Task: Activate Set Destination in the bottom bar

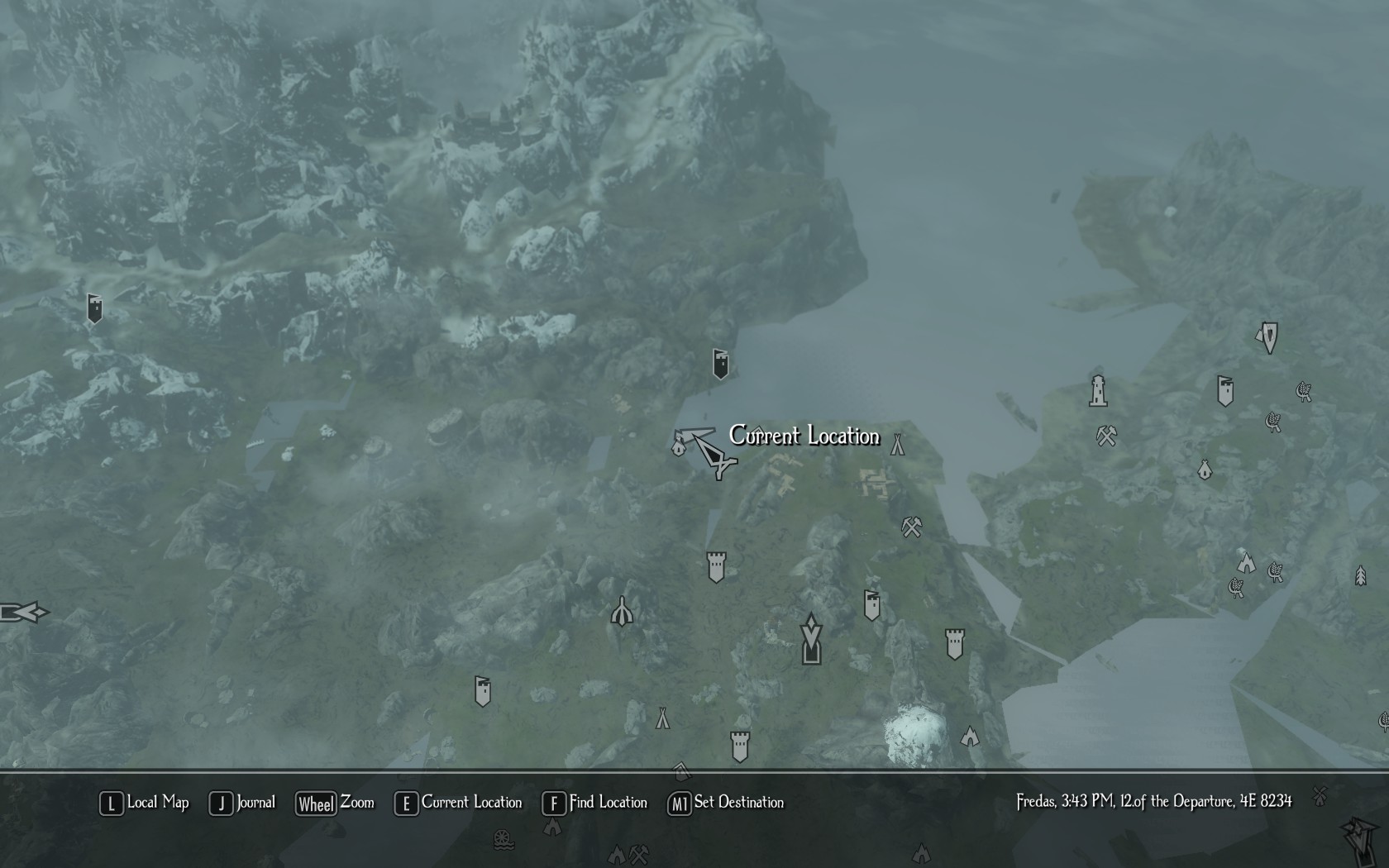Action: coord(726,803)
